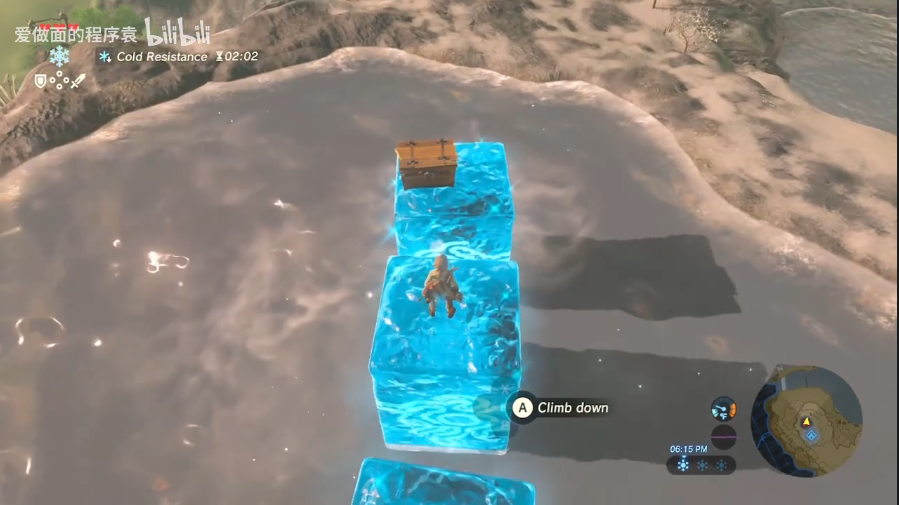Click the noise meter circle
The image size is (899, 505).
point(723,436)
